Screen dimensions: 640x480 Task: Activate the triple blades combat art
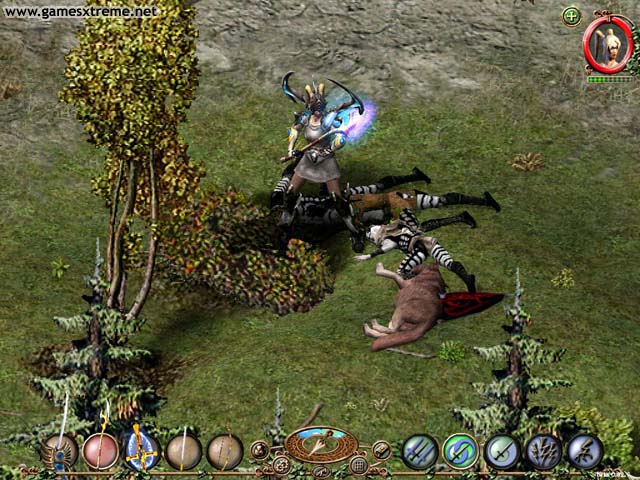tap(420, 451)
